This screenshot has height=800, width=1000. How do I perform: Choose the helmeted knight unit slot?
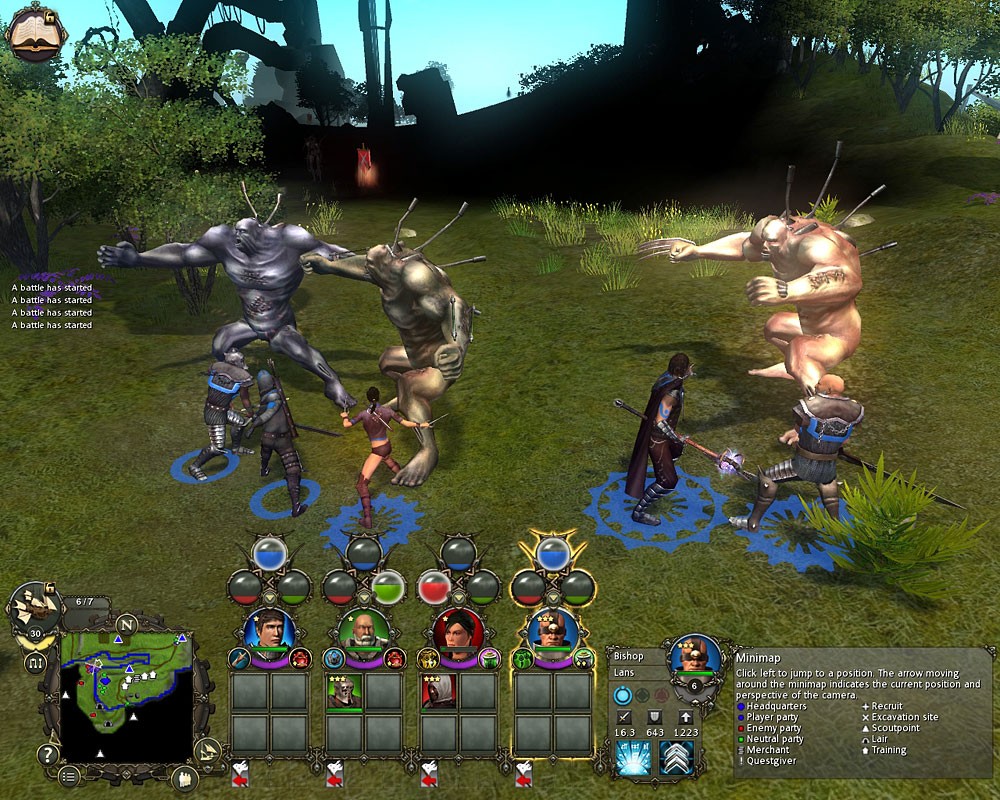[344, 692]
